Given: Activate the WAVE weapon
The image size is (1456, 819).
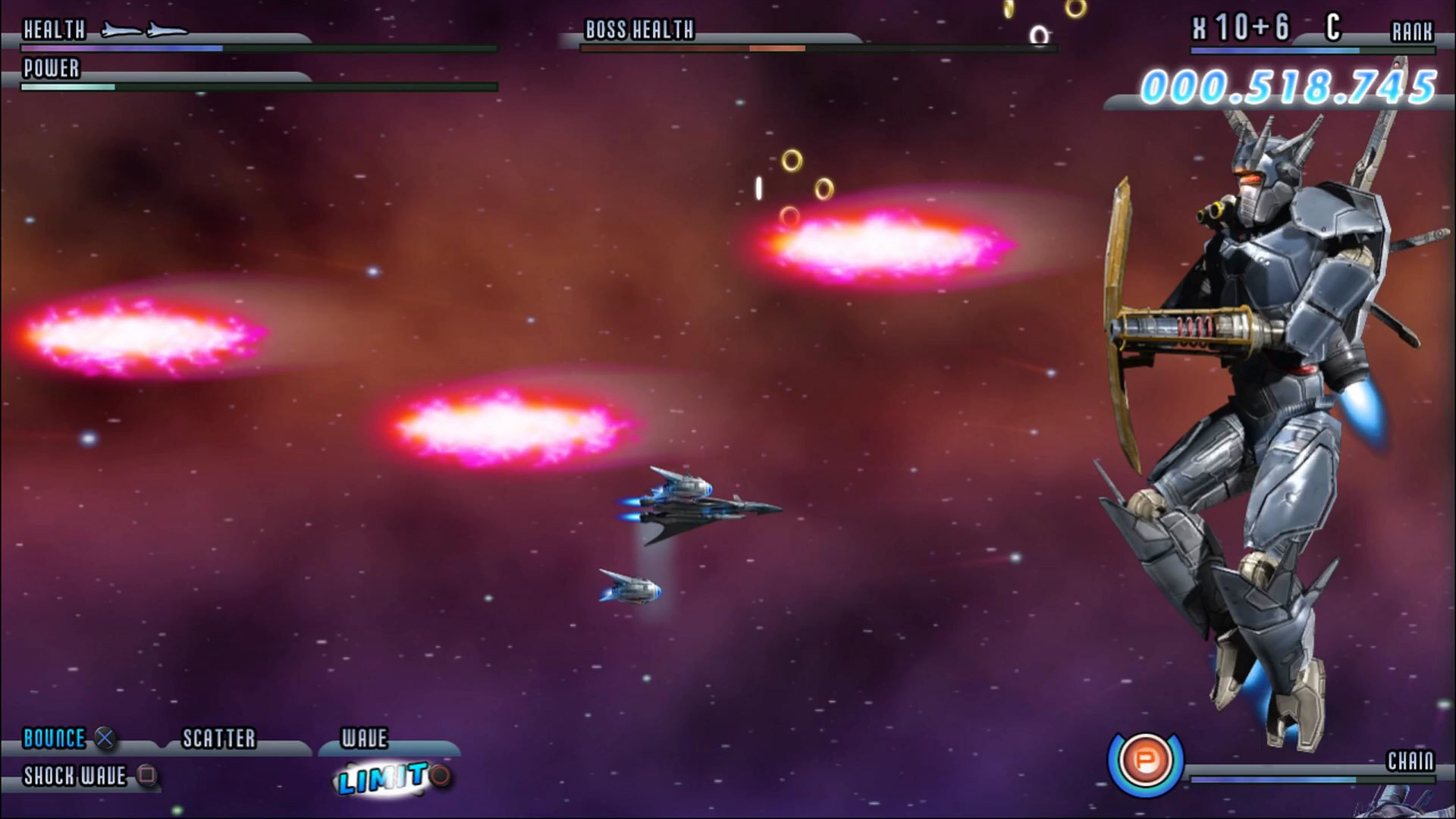Looking at the screenshot, I should pos(364,736).
